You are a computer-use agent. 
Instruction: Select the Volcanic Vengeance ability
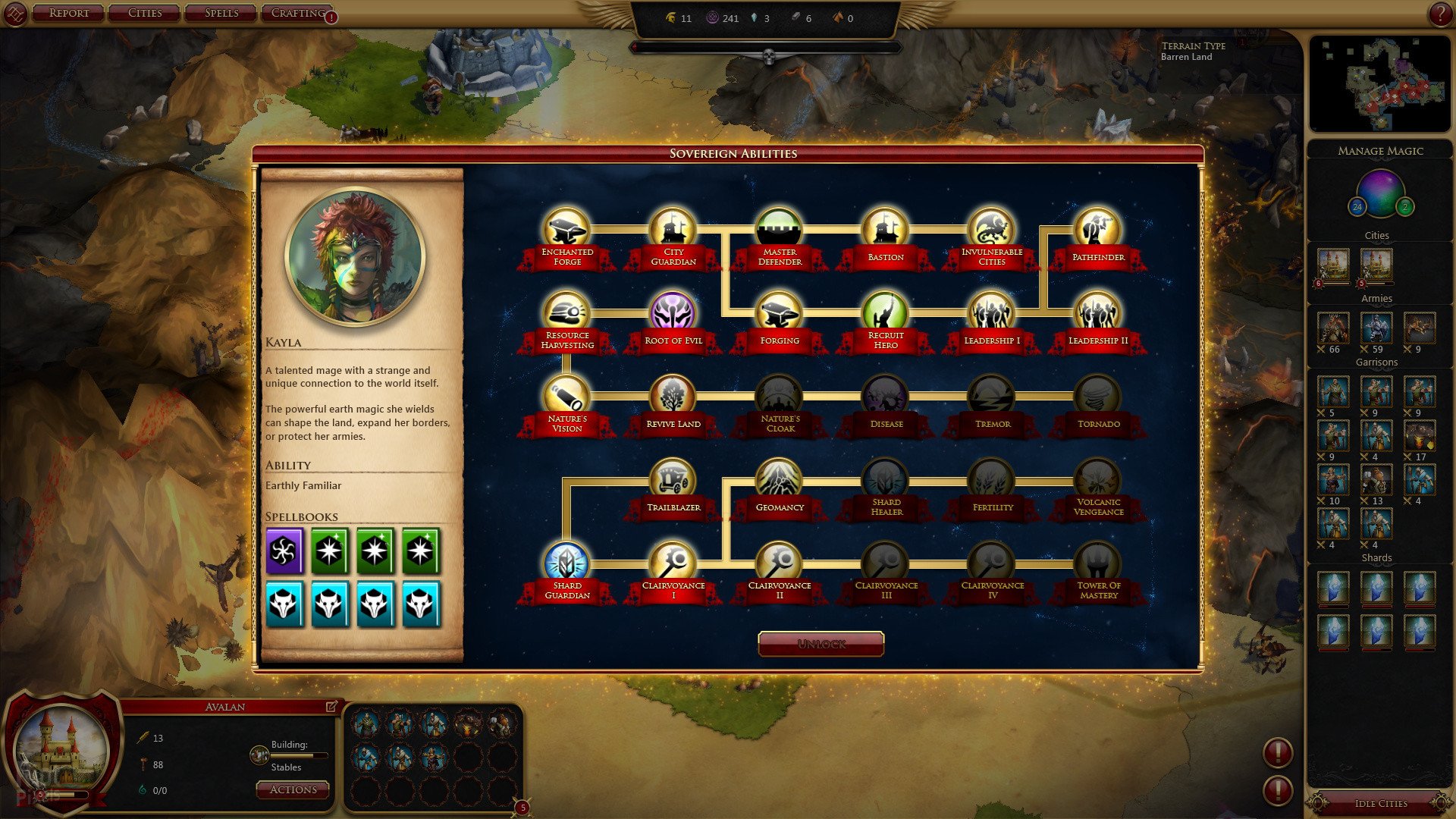[x=1097, y=479]
